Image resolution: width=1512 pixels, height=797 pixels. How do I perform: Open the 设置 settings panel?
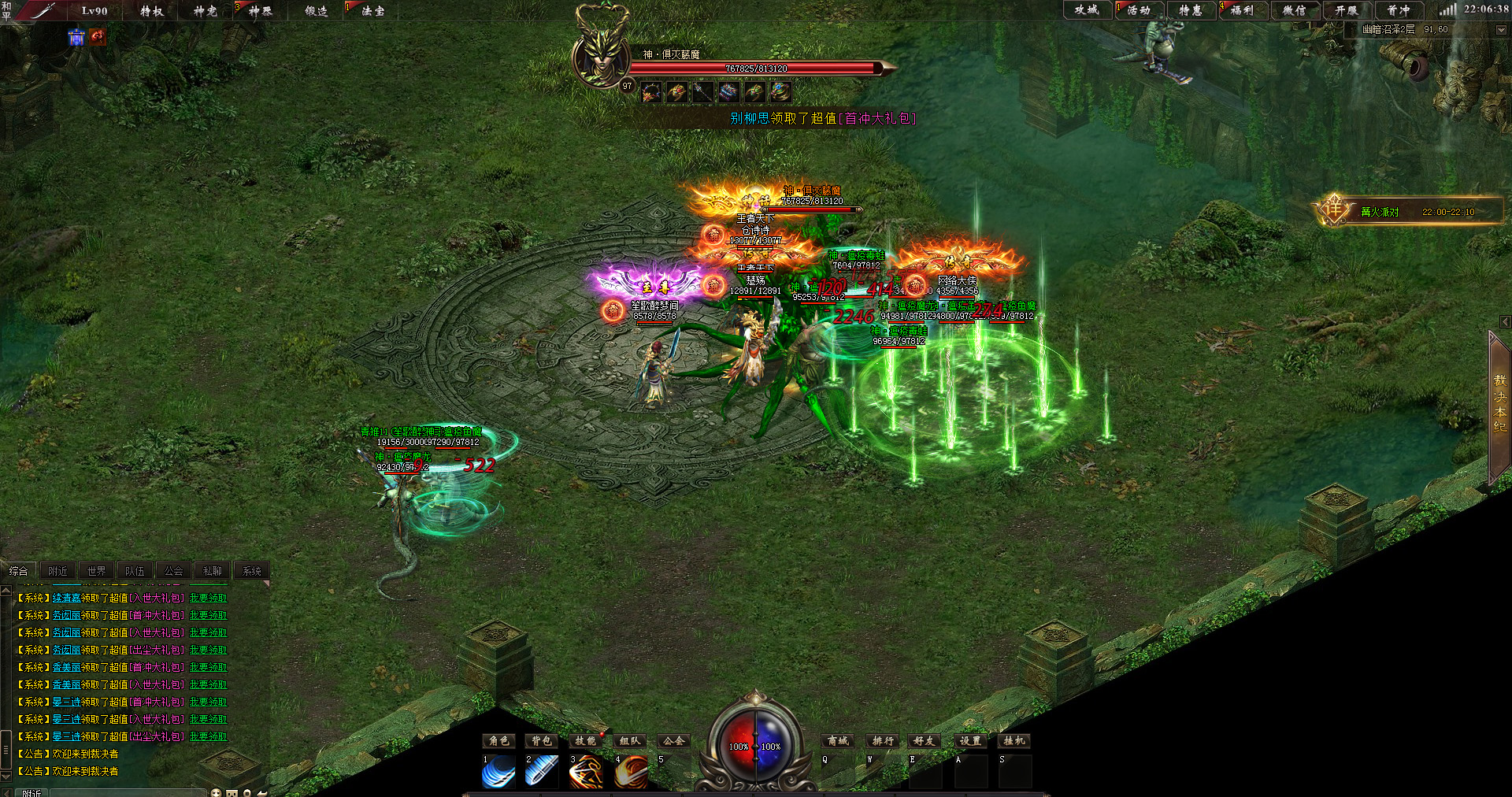[970, 741]
